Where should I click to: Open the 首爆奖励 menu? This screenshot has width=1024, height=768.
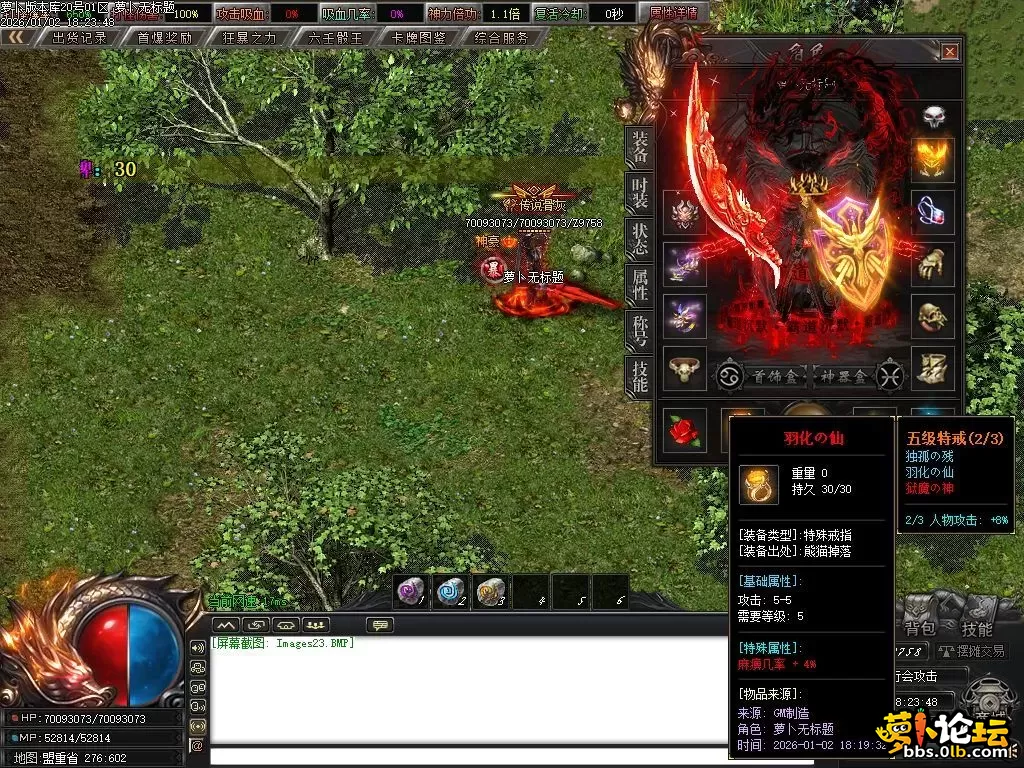pyautogui.click(x=165, y=38)
